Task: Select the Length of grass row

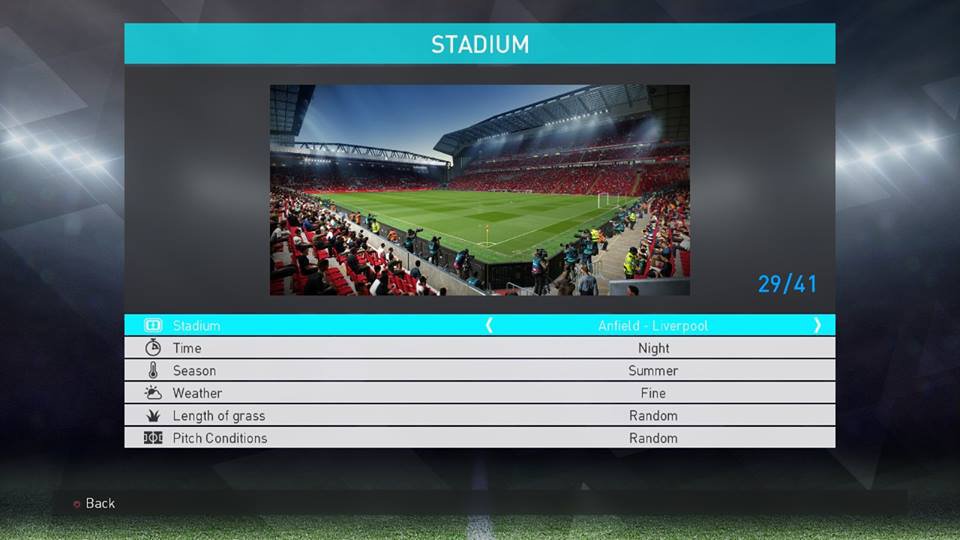Action: click(479, 415)
